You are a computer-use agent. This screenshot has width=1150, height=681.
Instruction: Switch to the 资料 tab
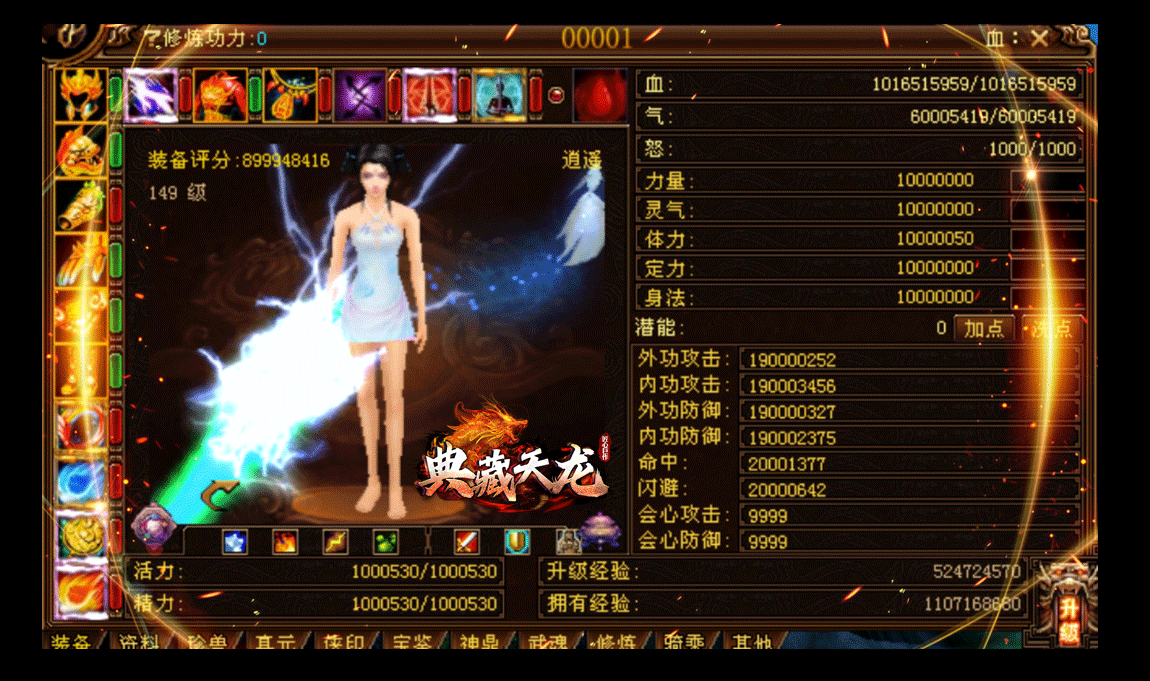[139, 641]
